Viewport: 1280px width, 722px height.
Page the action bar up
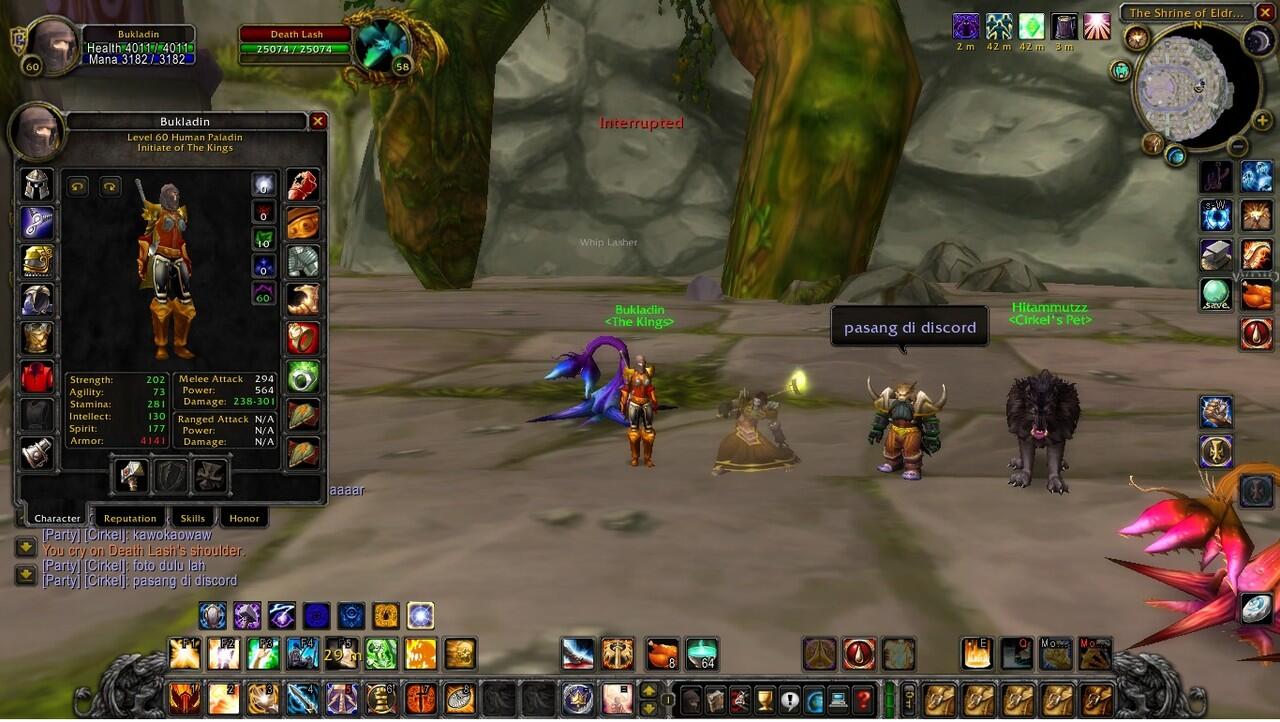(x=649, y=690)
